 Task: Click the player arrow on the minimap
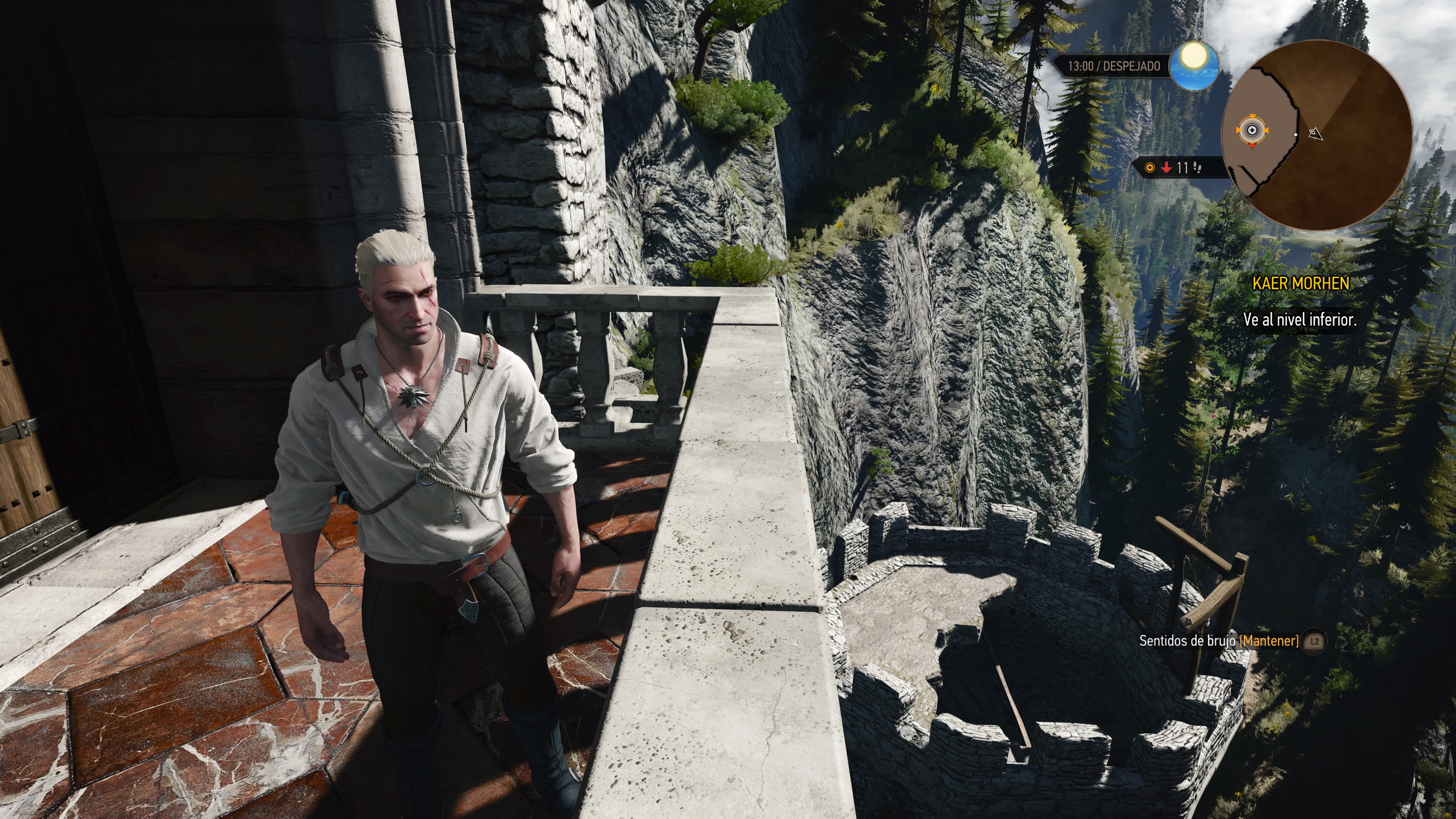(x=1316, y=134)
